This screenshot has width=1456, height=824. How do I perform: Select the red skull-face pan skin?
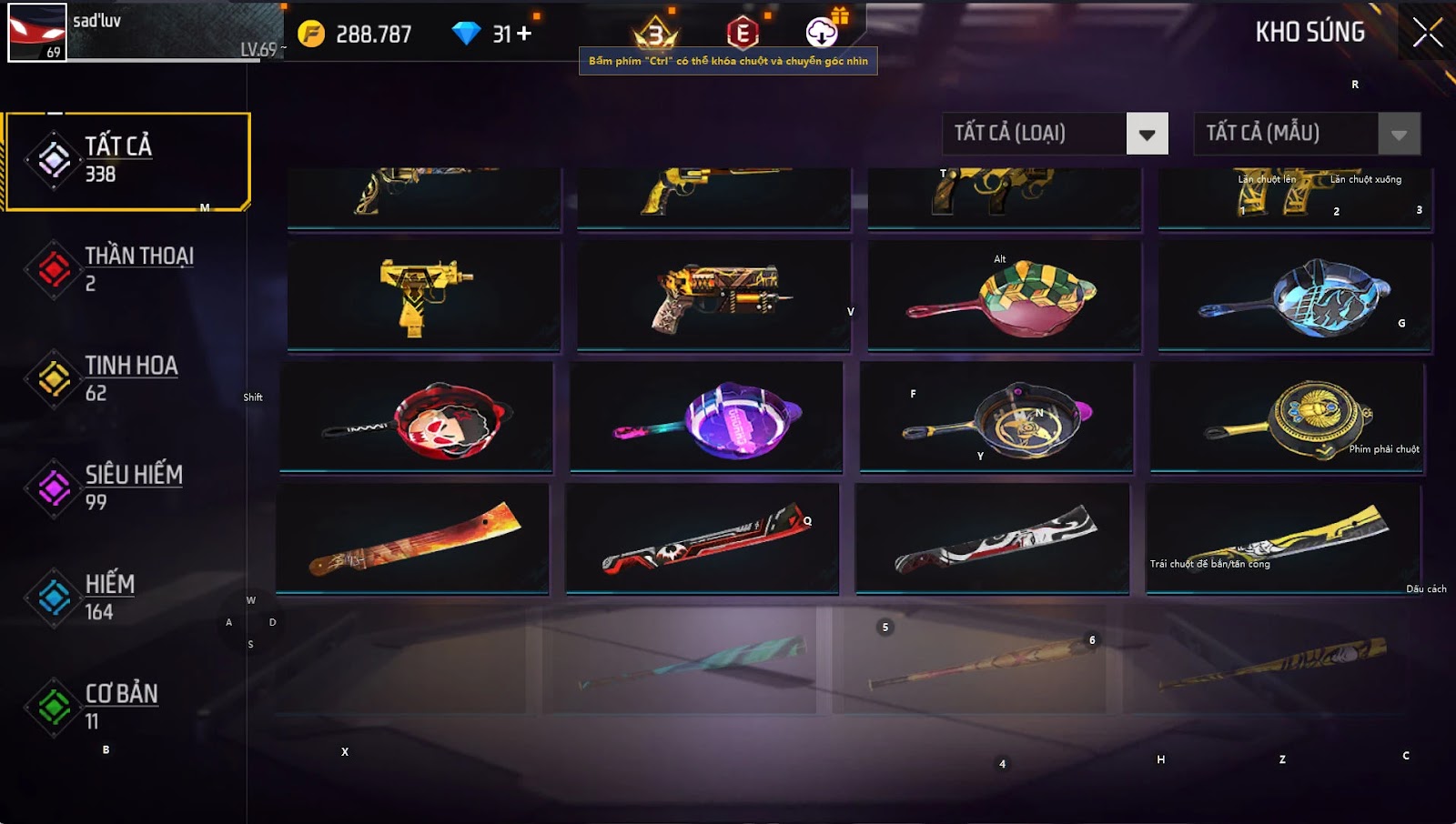click(416, 417)
